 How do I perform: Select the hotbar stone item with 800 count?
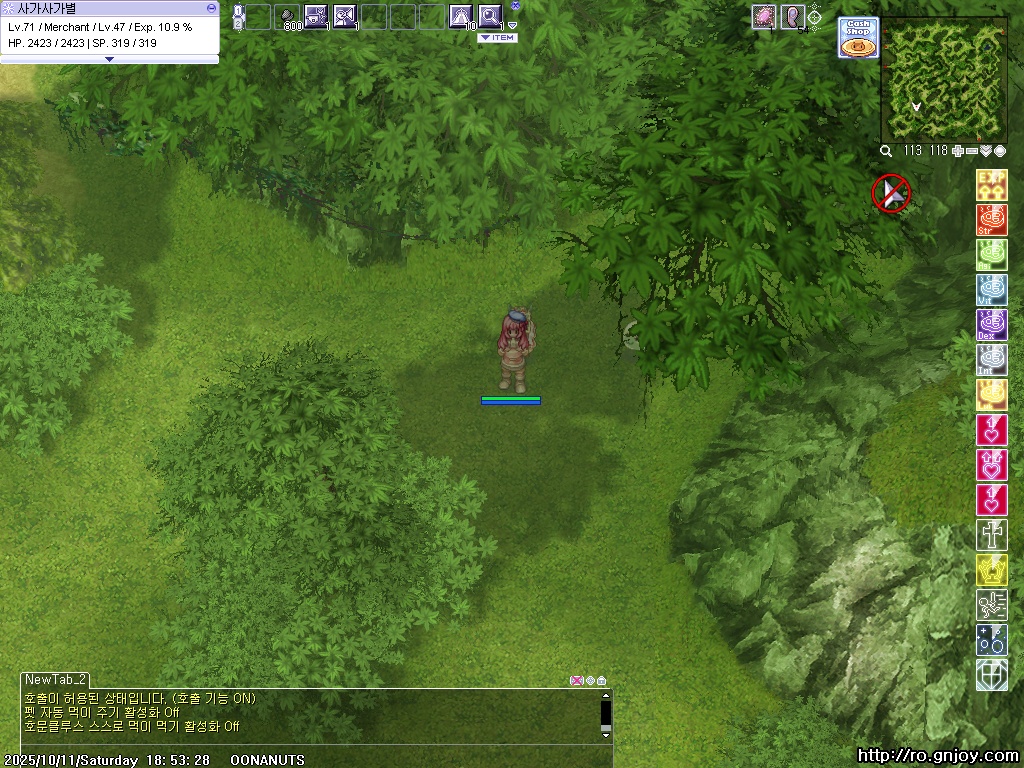288,16
